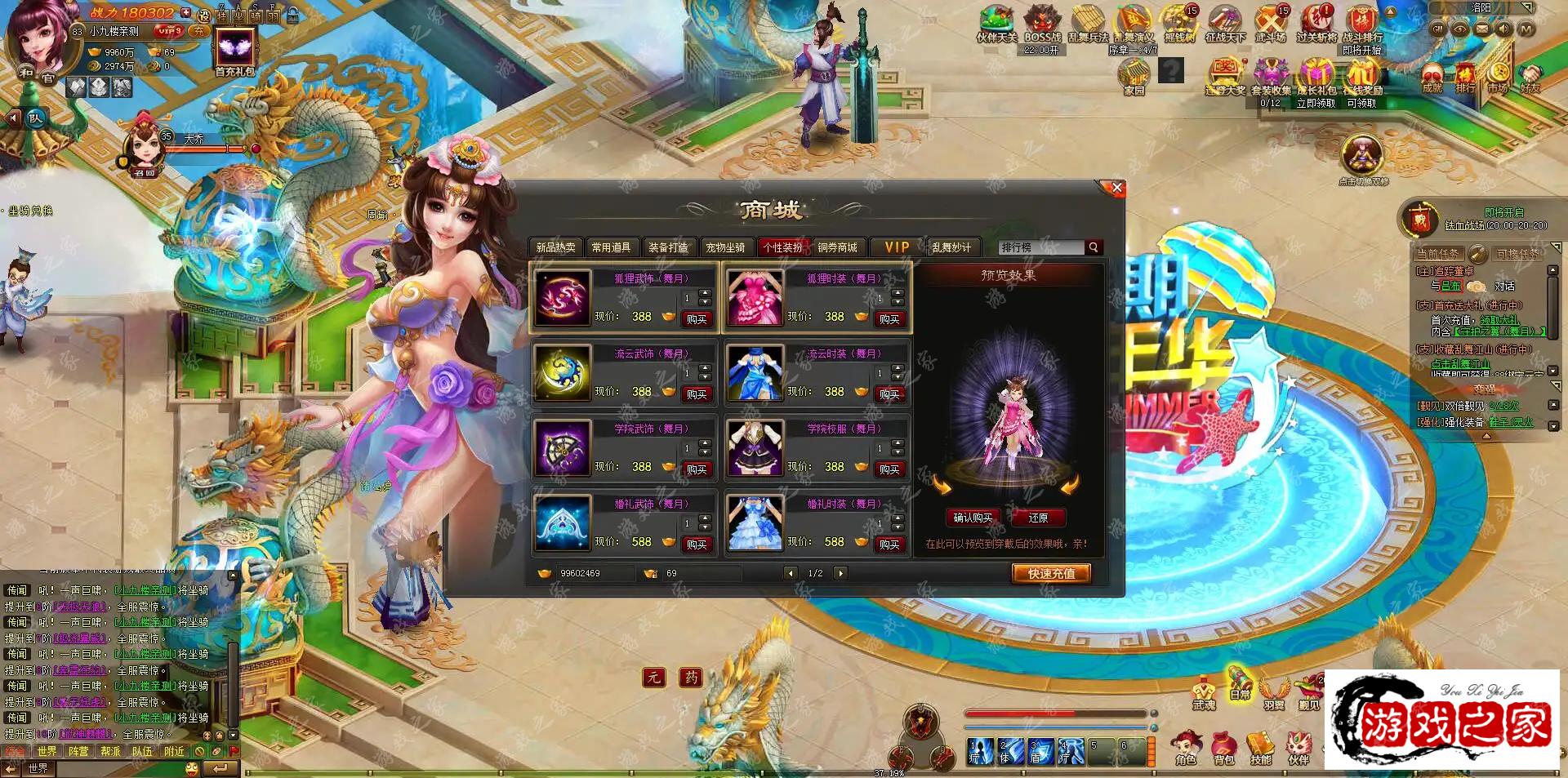
Task: Select the 流云武饰 crescent weapon item icon
Action: (x=562, y=373)
